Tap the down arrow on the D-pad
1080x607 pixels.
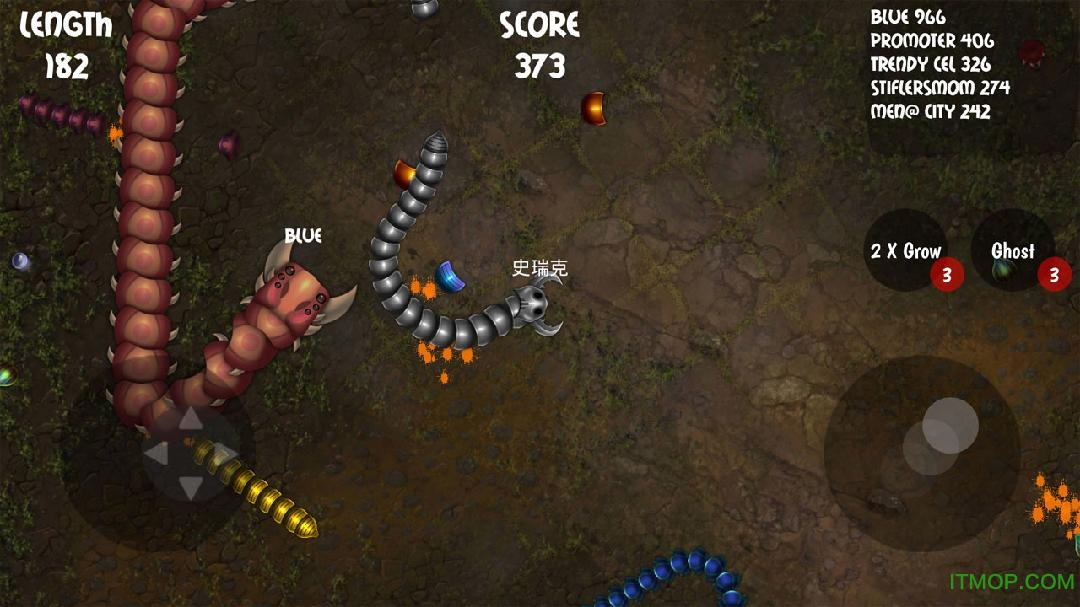pyautogui.click(x=189, y=487)
